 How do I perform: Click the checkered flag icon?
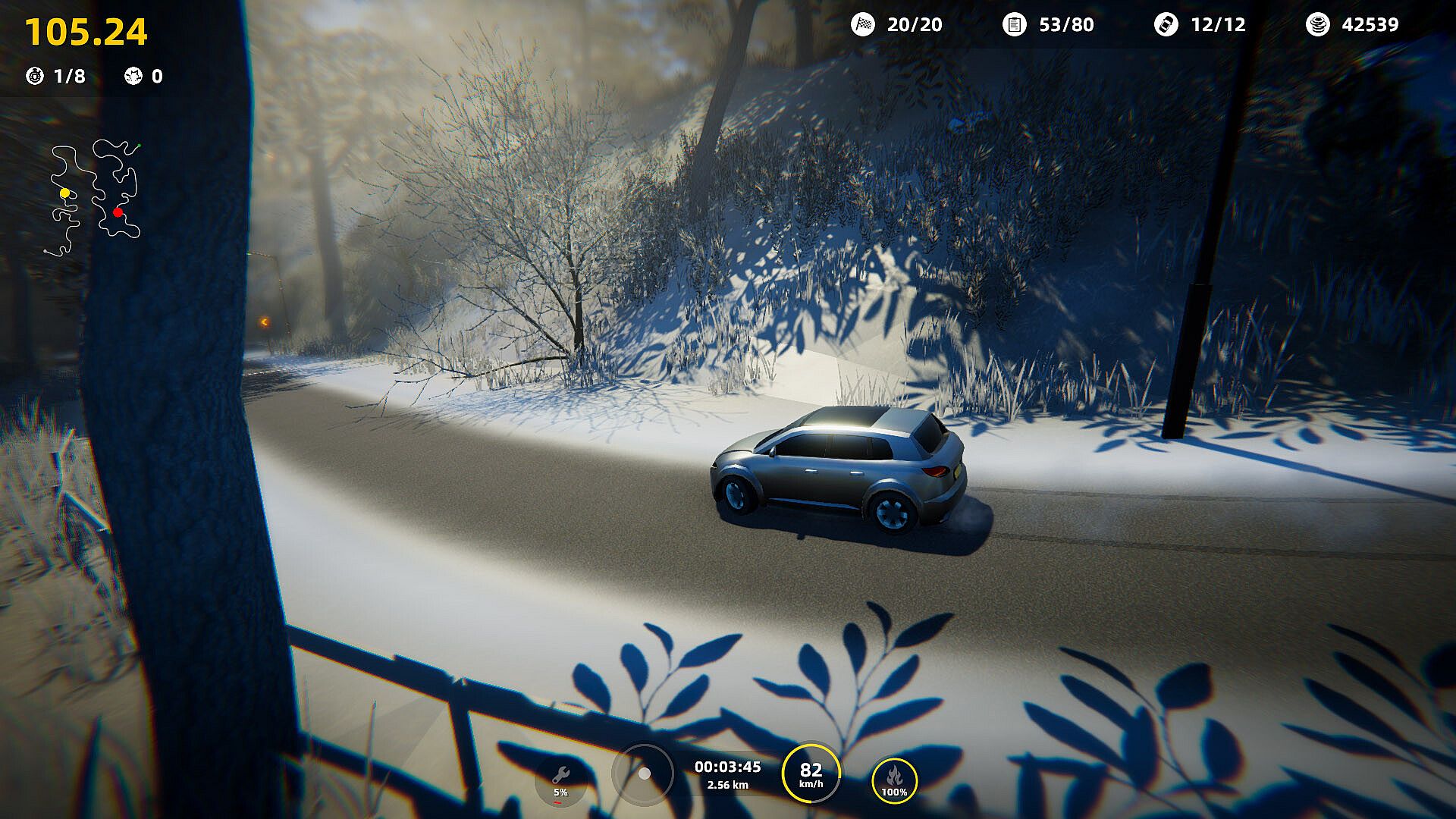click(863, 24)
